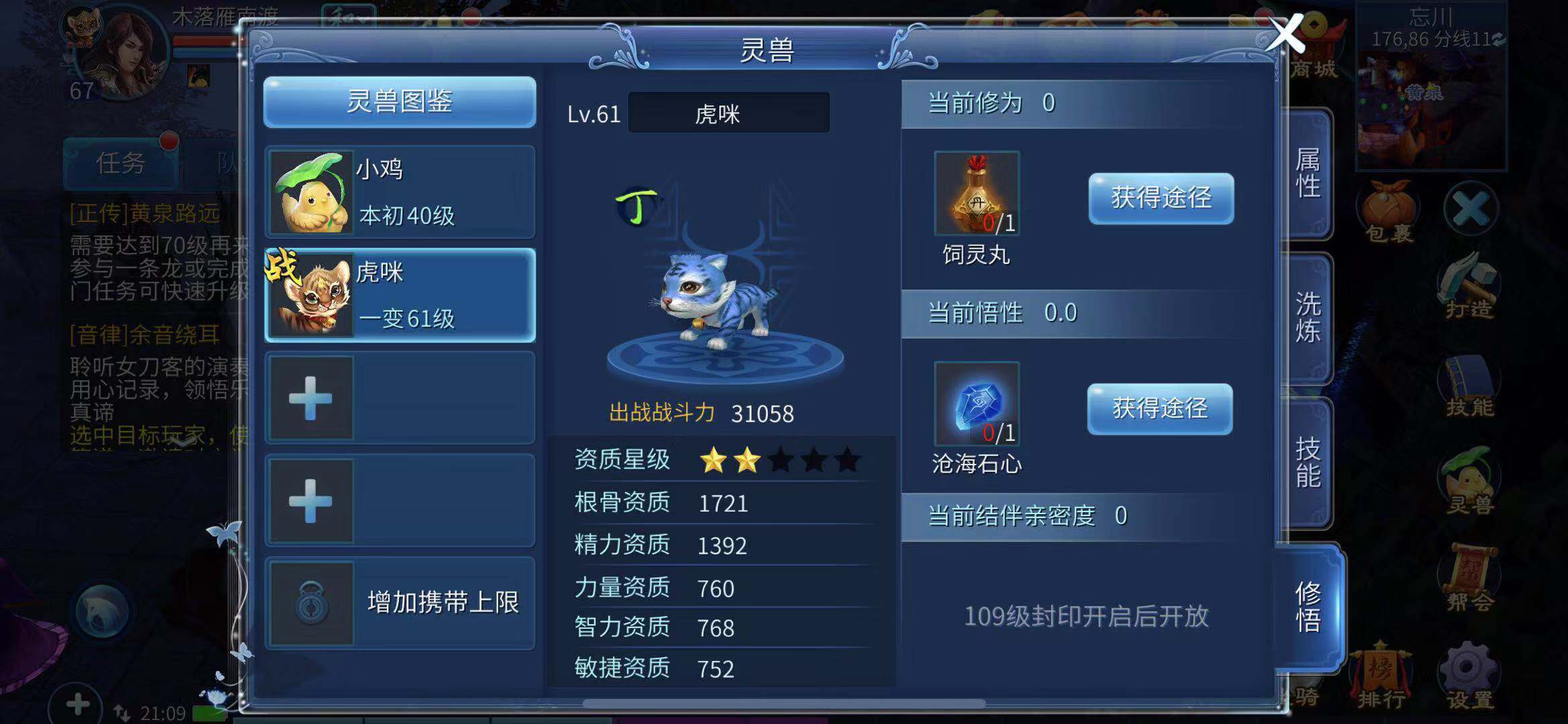Open the 帮会 guild icon
Screen dimensions: 1568x724
(x=1468, y=578)
